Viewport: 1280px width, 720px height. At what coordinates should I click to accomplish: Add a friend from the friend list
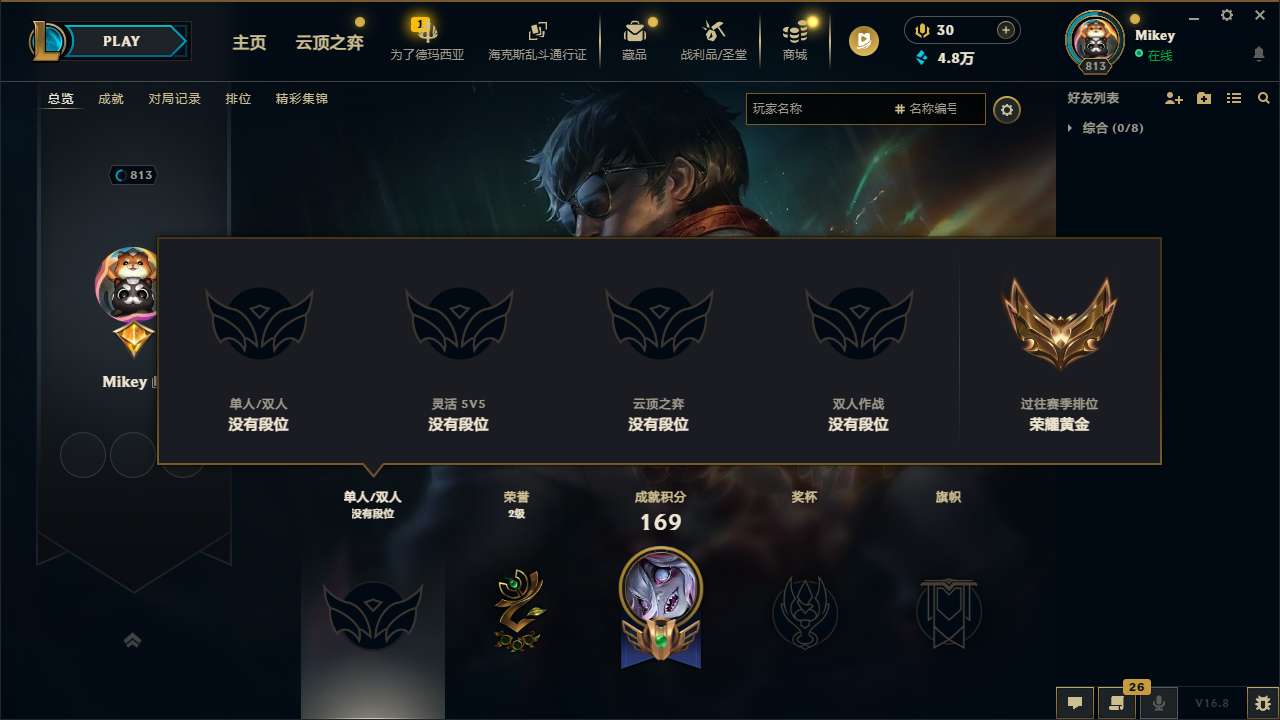[1173, 98]
